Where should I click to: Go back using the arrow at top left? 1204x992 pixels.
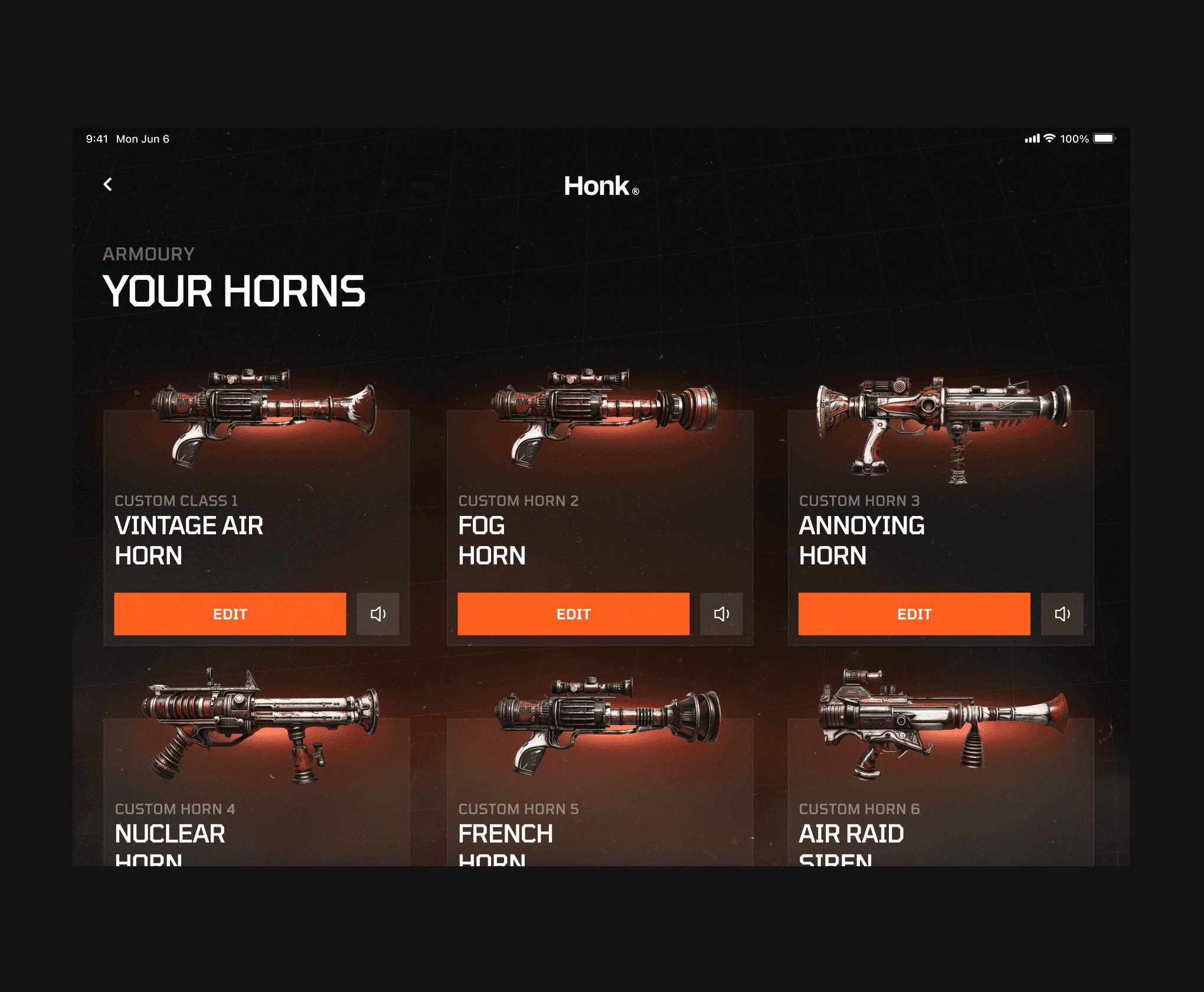(x=108, y=185)
